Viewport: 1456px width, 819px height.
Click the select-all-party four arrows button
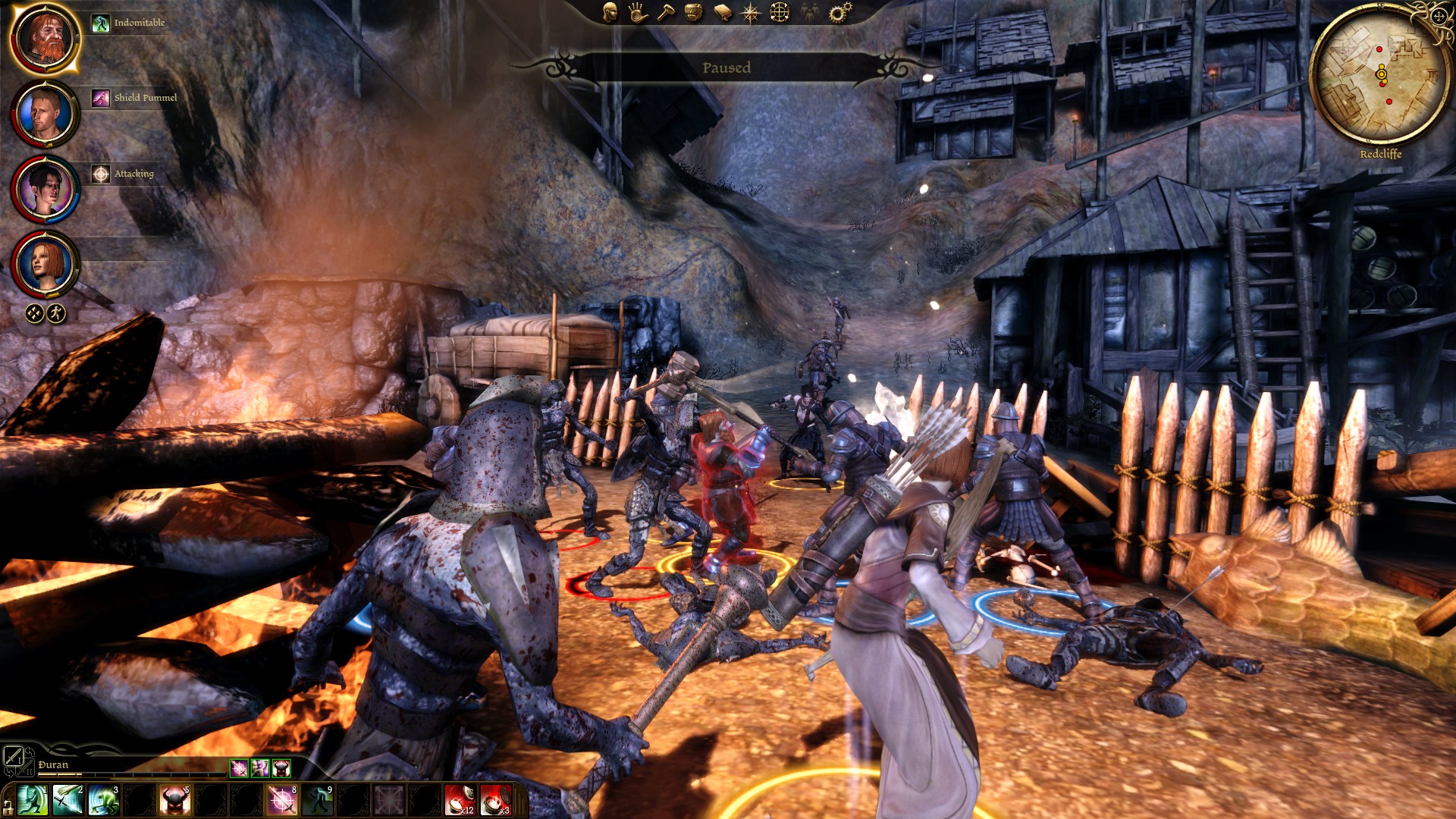[x=35, y=313]
